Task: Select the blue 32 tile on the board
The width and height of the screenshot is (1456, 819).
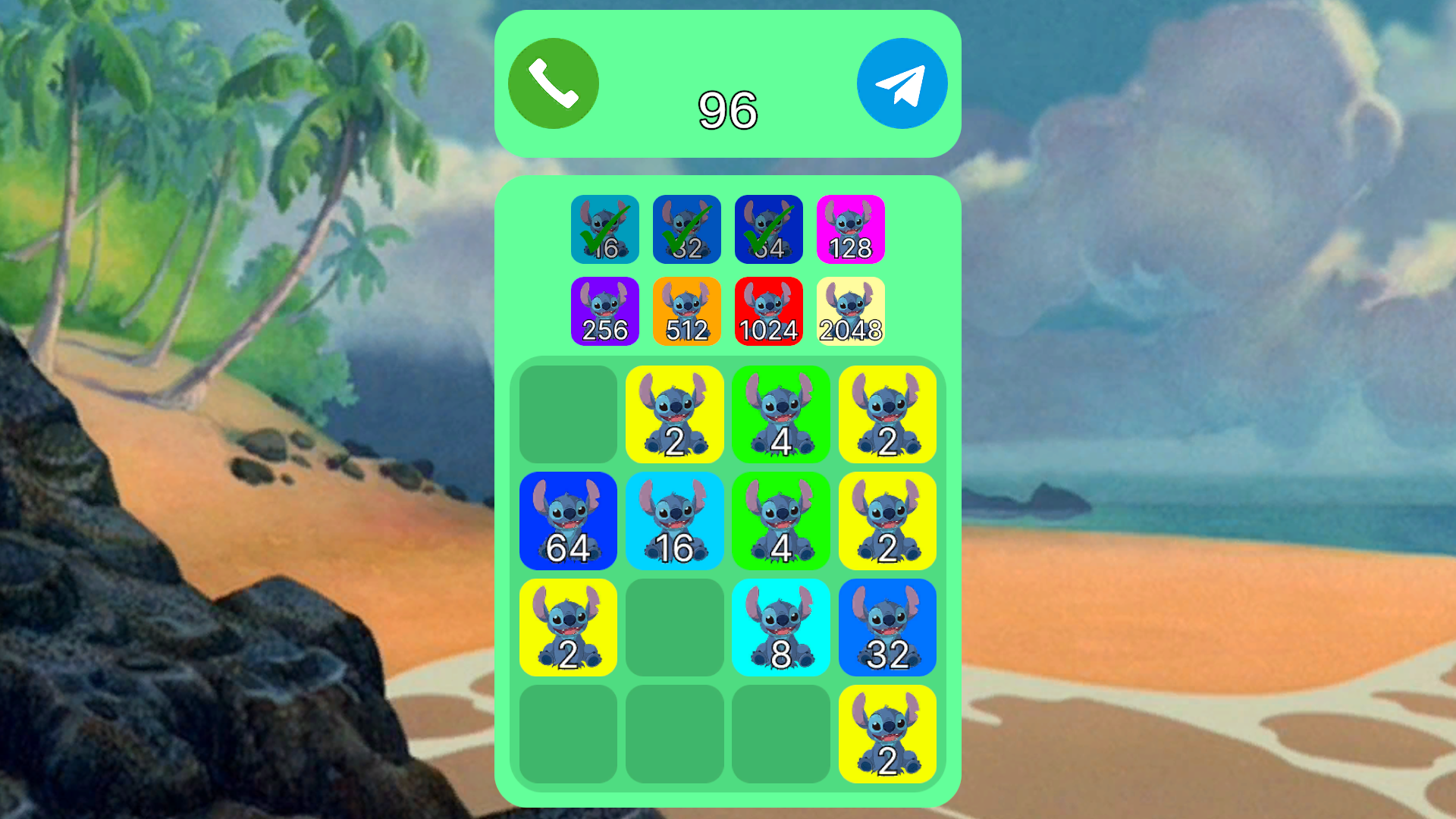Action: tap(888, 629)
